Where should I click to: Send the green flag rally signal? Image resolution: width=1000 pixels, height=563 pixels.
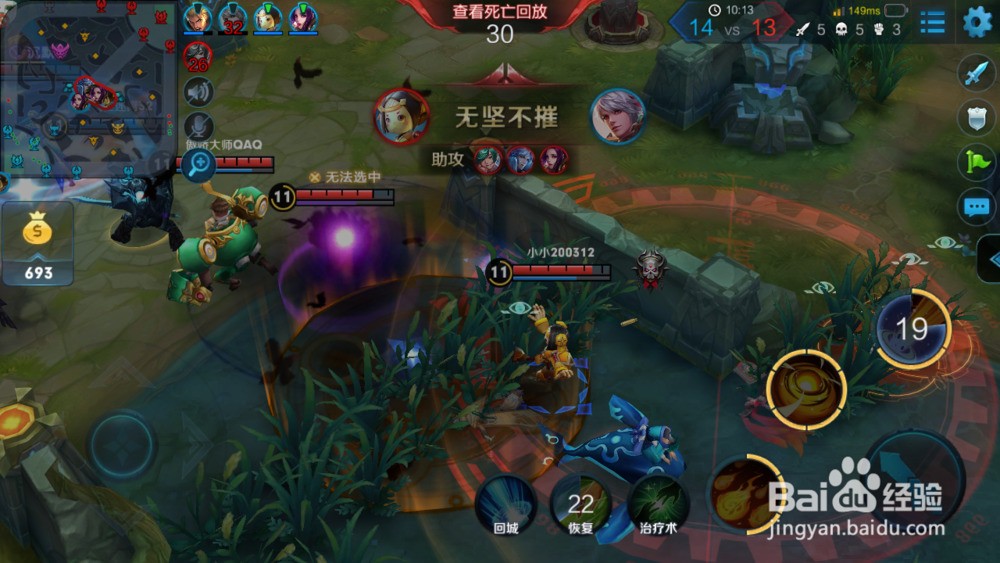point(975,162)
